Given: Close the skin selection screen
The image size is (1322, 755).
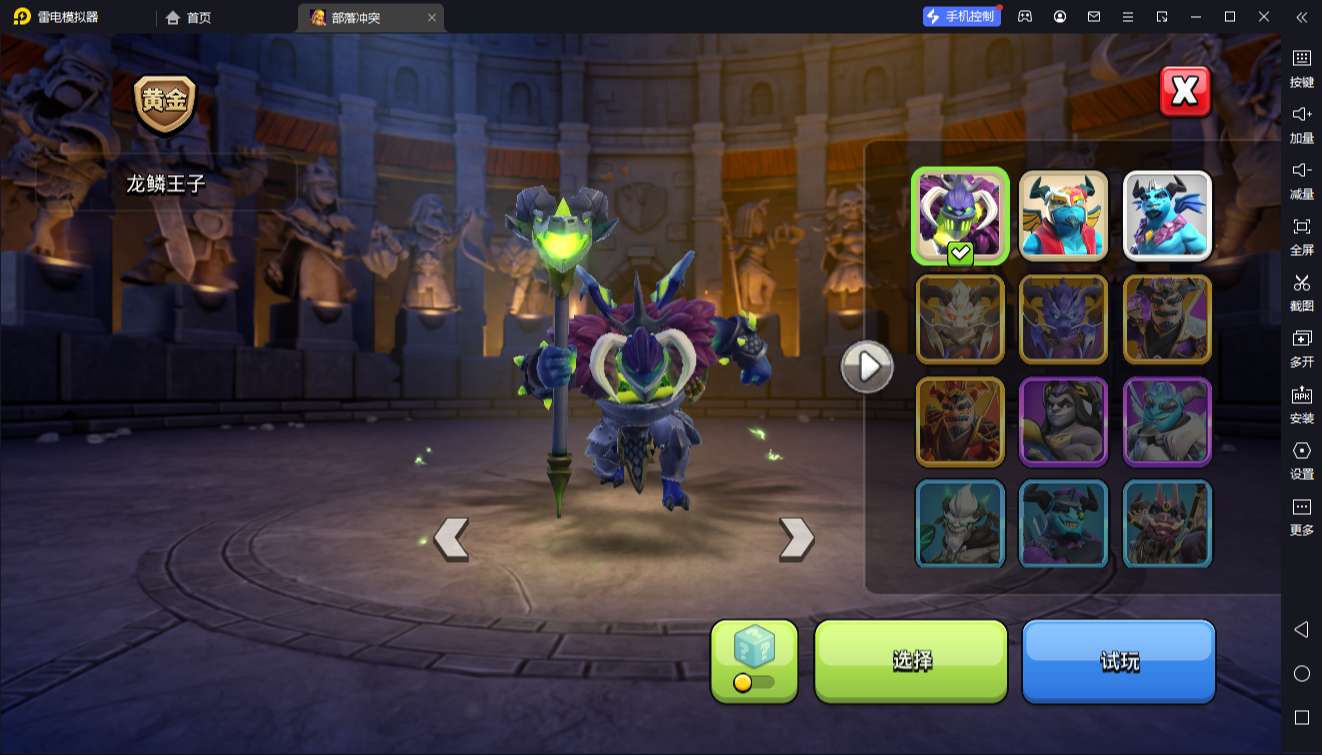Looking at the screenshot, I should pos(1185,92).
